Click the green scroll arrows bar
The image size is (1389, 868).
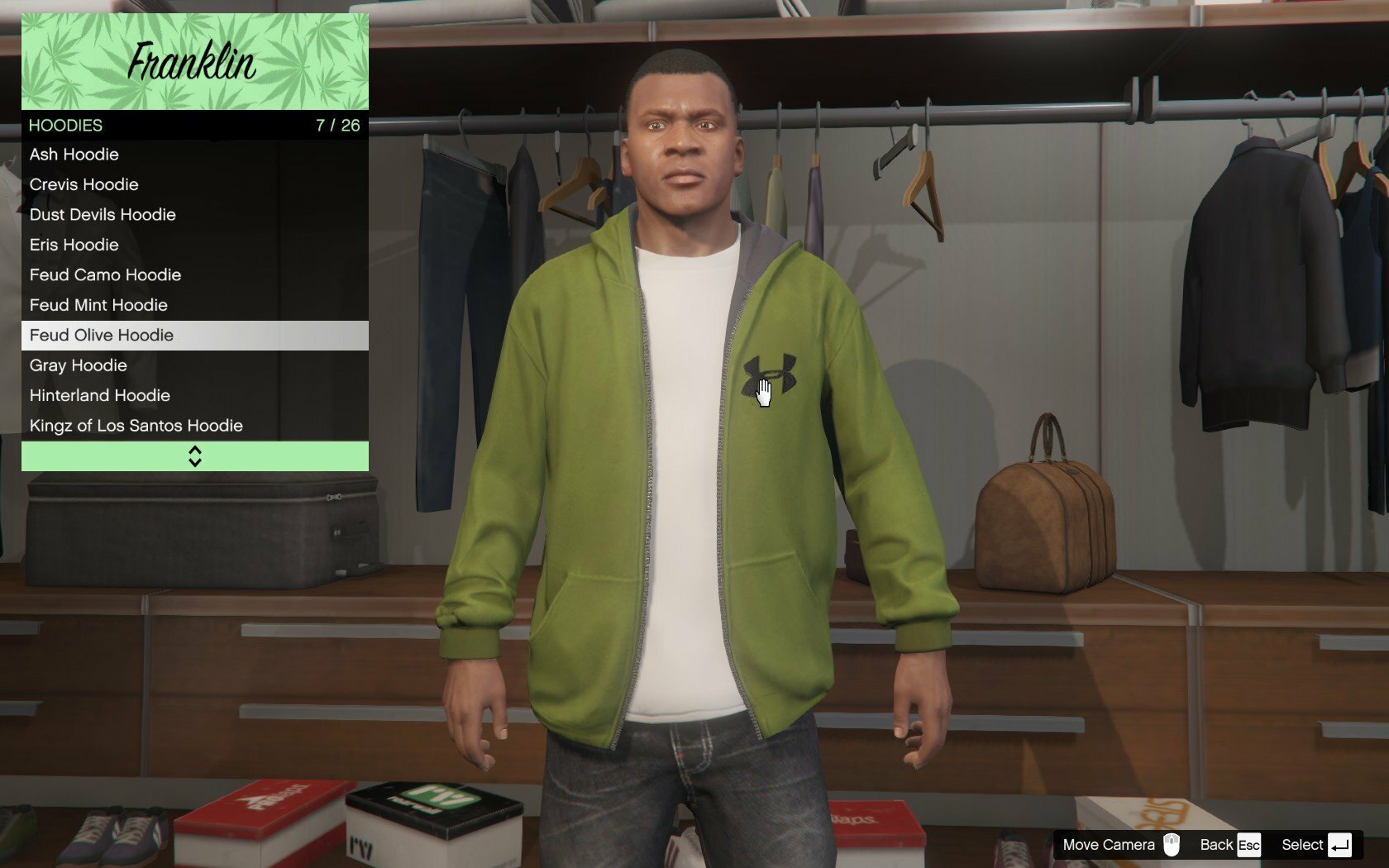pos(195,456)
